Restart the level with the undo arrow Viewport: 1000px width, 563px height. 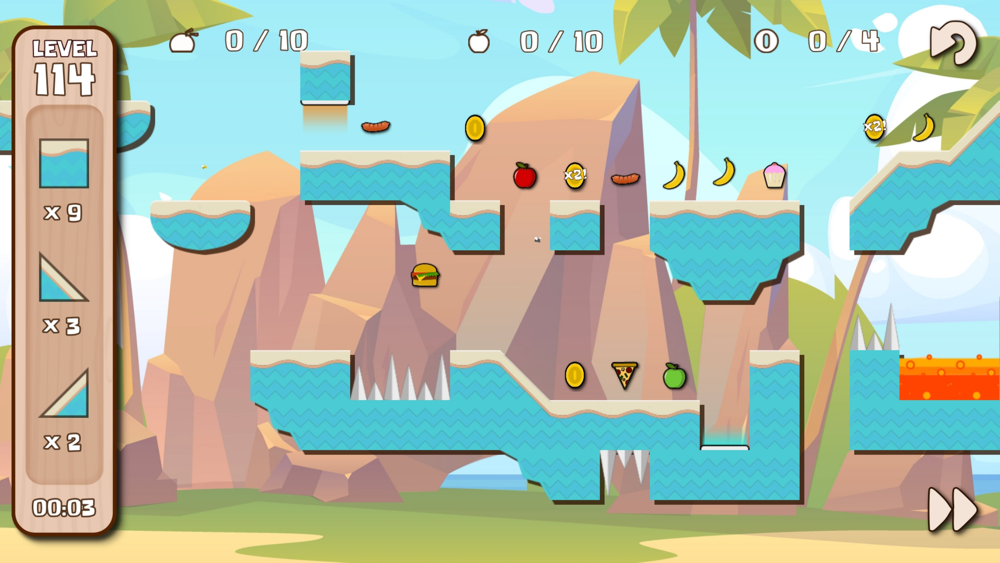pyautogui.click(x=951, y=43)
